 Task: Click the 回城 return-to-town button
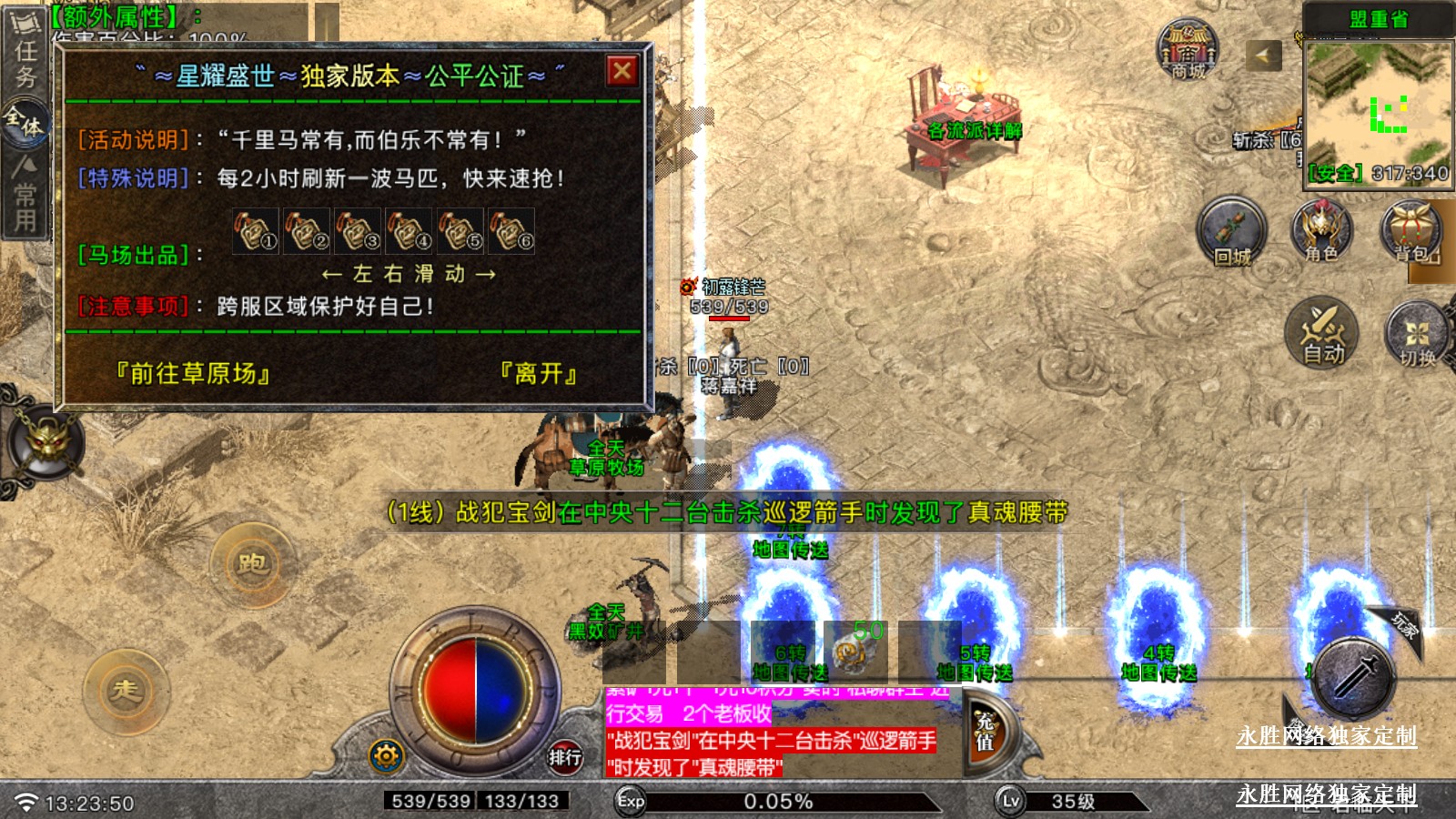tap(1231, 232)
